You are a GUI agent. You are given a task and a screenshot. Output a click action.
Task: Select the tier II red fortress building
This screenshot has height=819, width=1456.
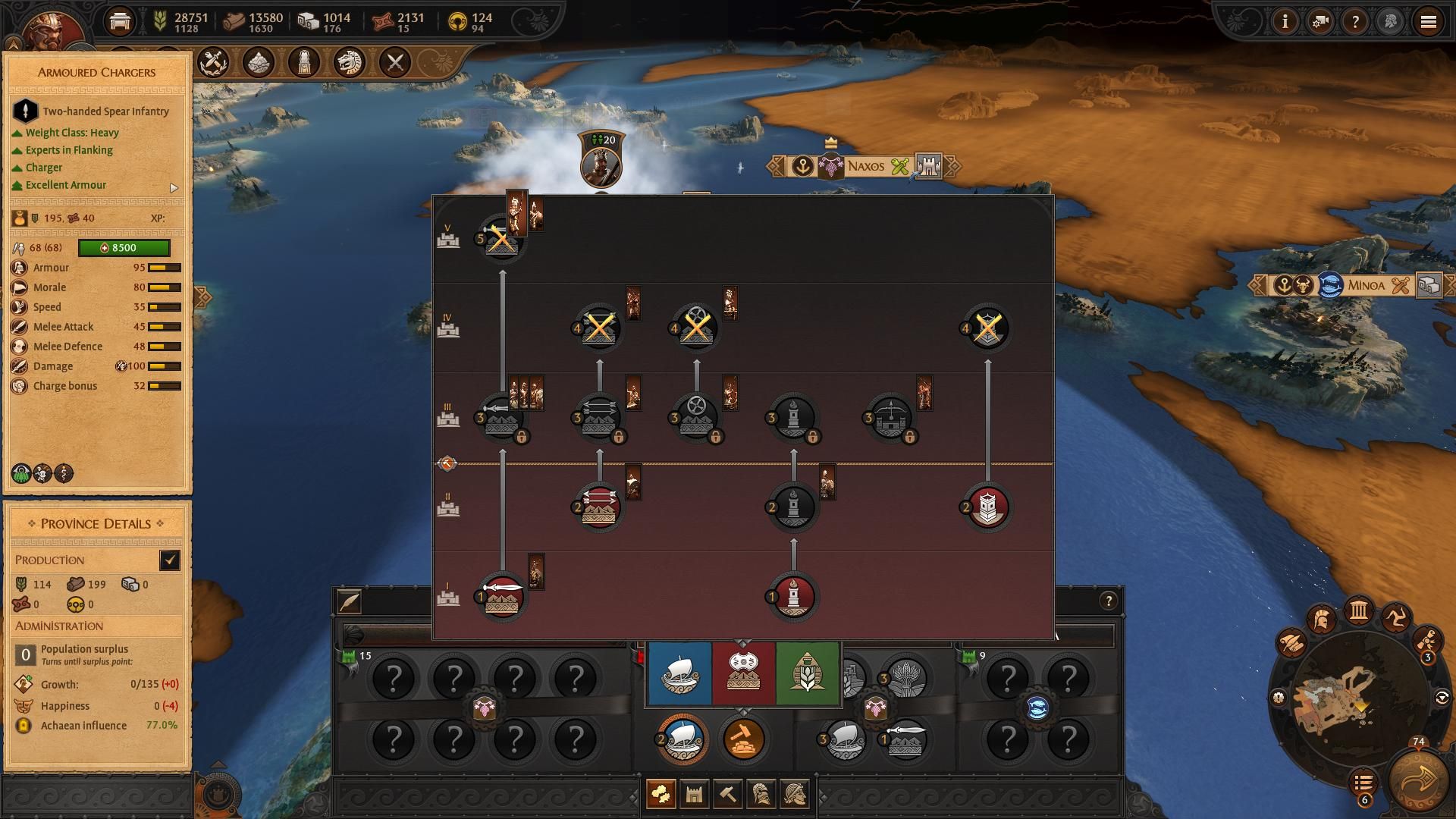click(x=987, y=507)
